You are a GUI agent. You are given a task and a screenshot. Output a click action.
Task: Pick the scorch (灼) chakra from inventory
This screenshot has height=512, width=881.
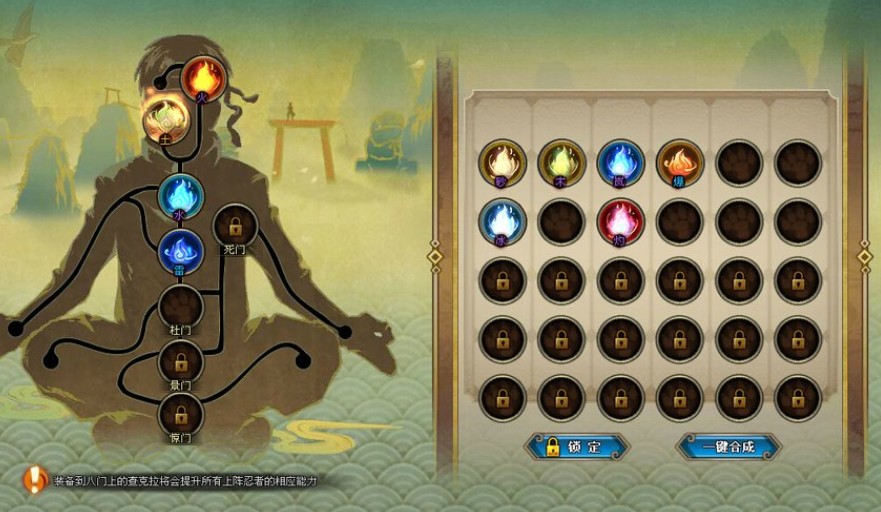point(621,221)
